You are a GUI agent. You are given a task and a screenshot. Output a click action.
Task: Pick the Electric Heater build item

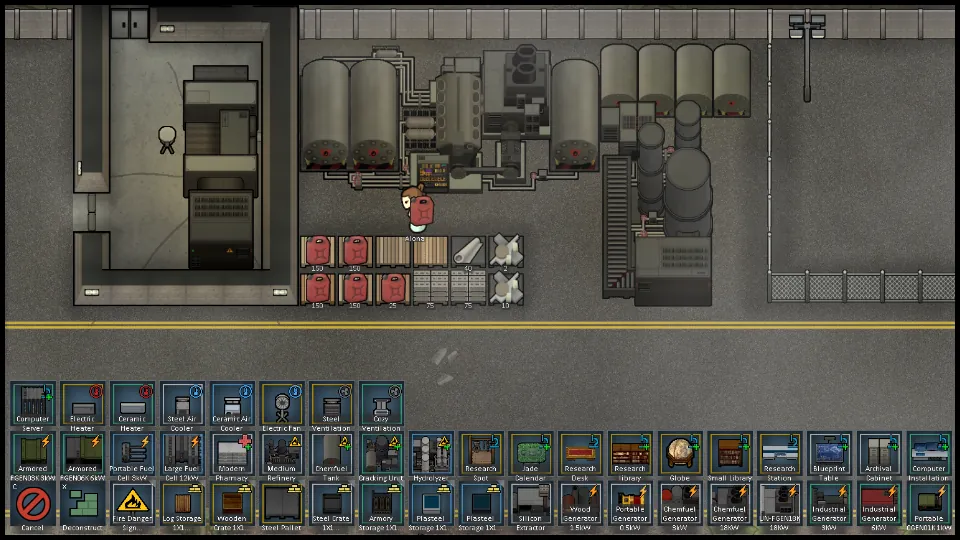(83, 405)
